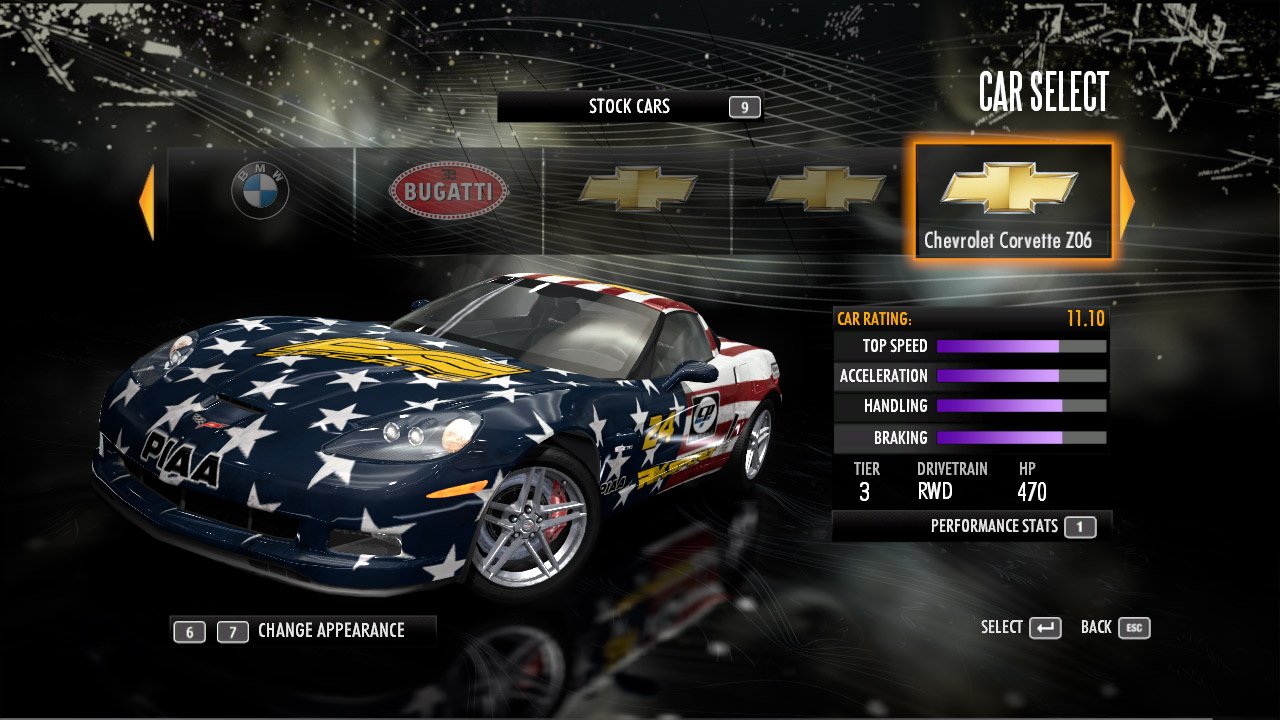Open the Stock Cars category bar

point(630,107)
